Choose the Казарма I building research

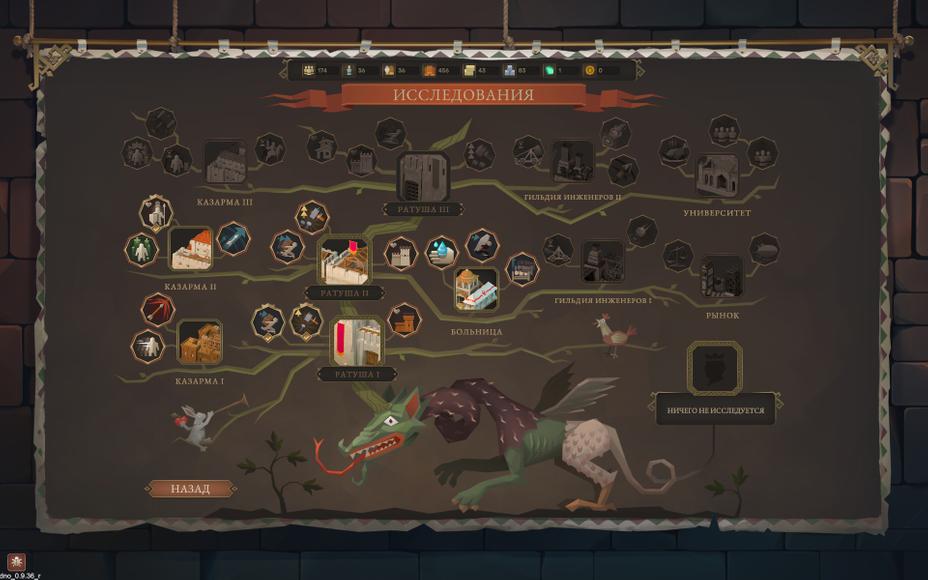pyautogui.click(x=199, y=343)
